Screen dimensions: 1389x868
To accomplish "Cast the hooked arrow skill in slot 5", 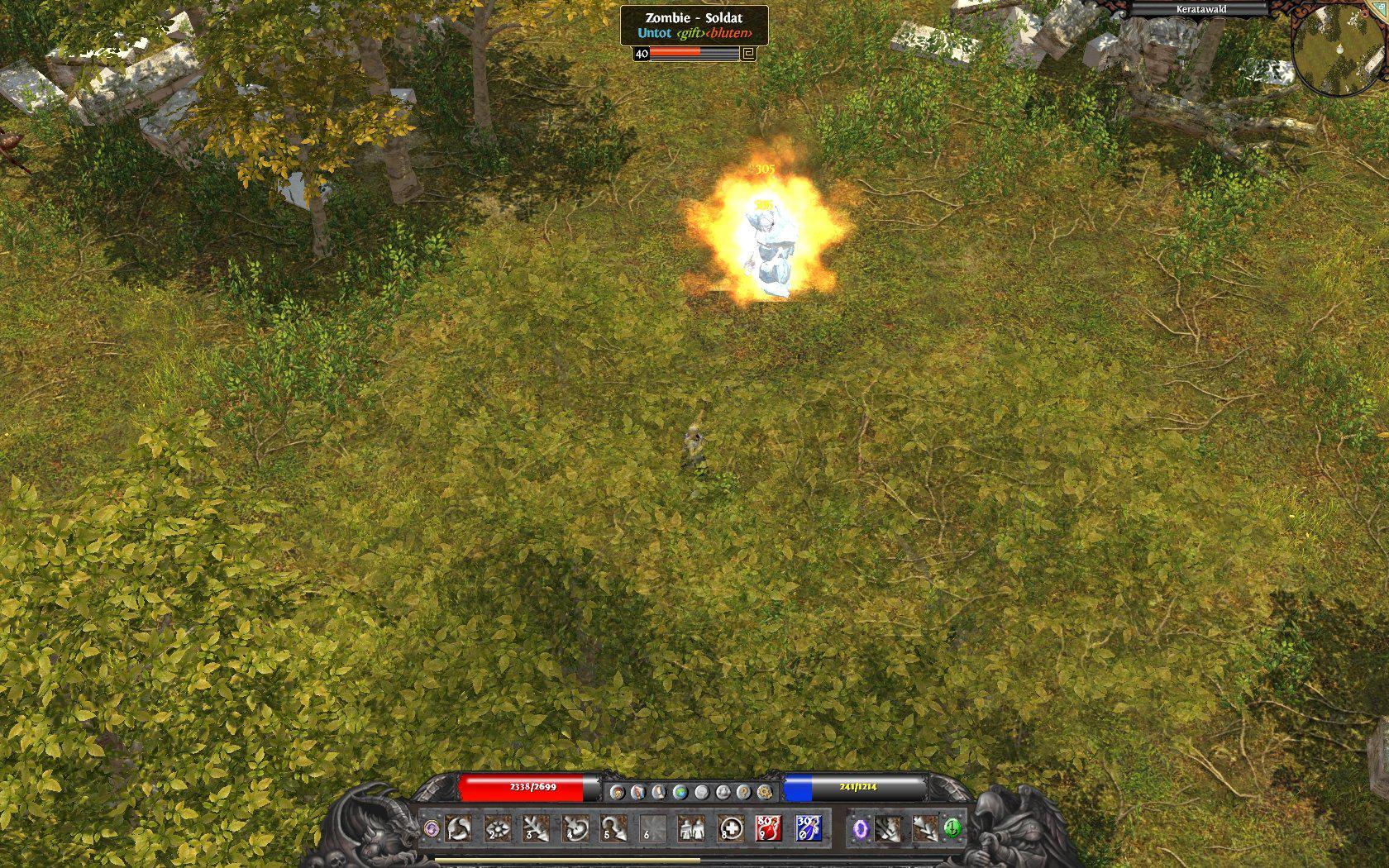I will [613, 827].
